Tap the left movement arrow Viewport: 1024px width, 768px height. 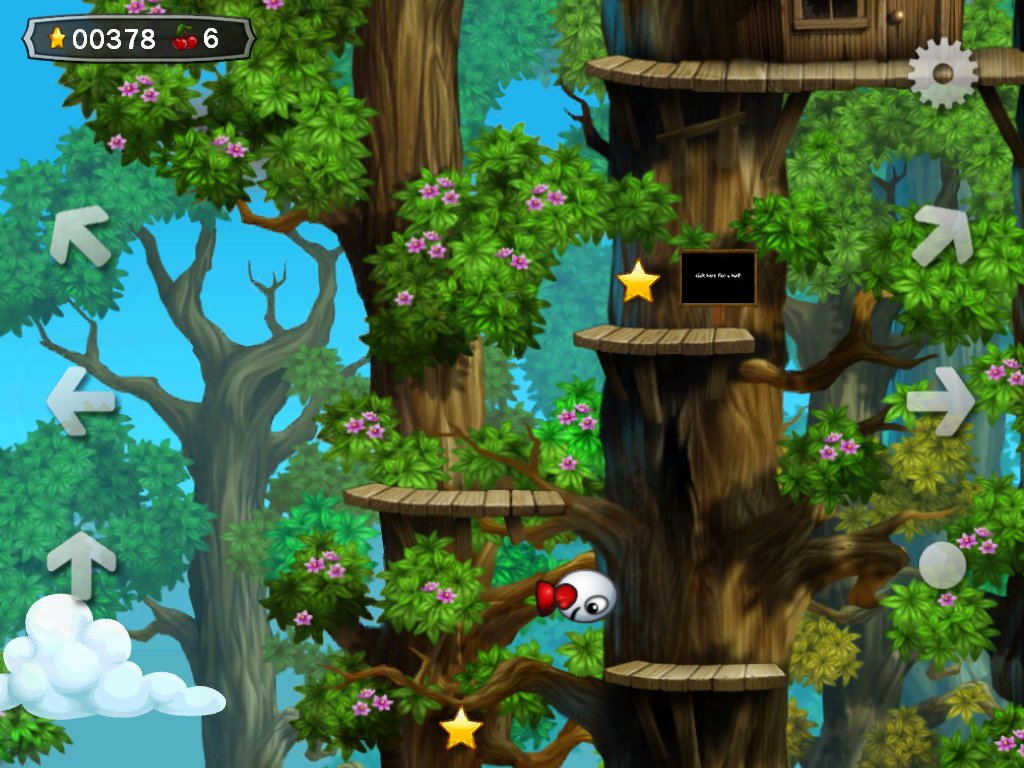[80, 400]
